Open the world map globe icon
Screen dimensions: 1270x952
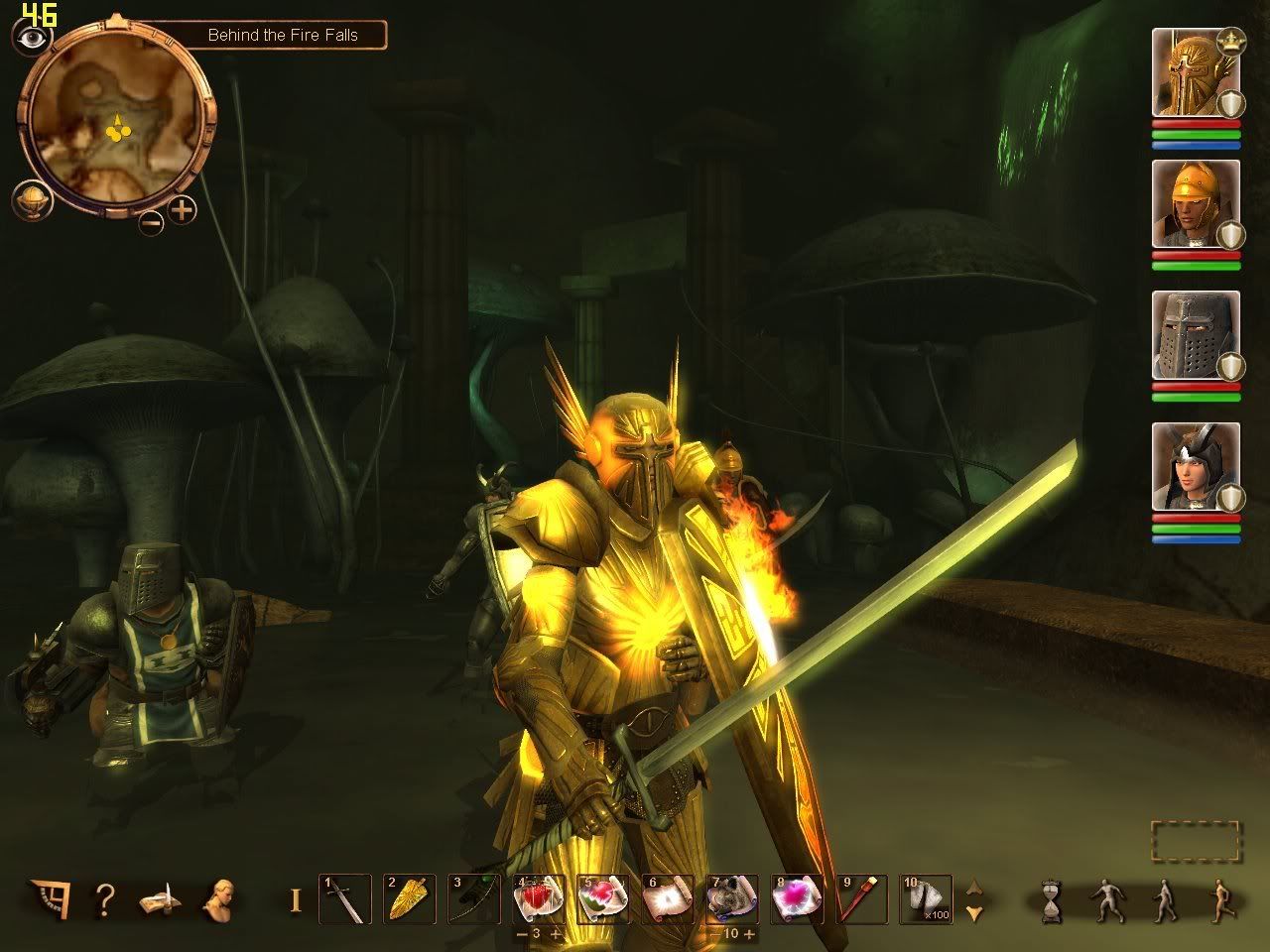coord(31,200)
